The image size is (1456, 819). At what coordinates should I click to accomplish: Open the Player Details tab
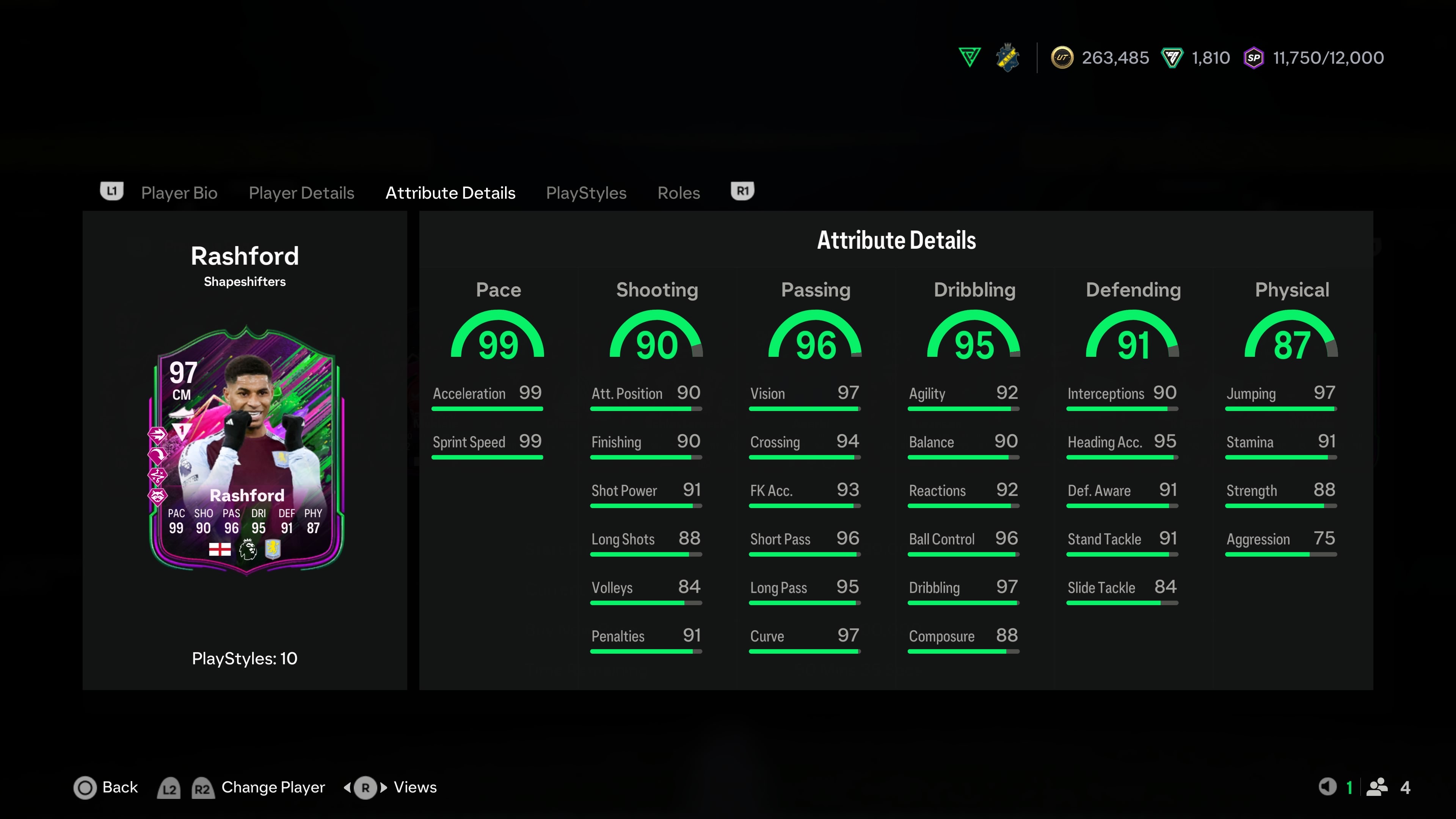301,193
